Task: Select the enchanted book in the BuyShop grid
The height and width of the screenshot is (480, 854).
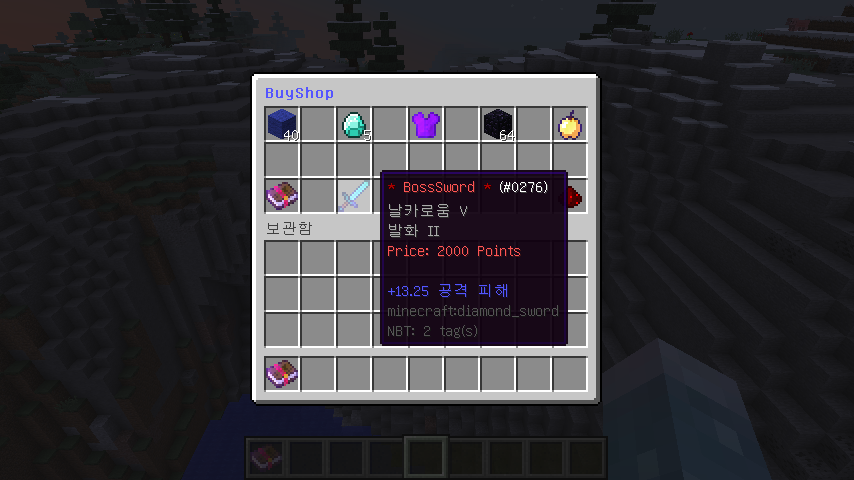Action: point(282,196)
